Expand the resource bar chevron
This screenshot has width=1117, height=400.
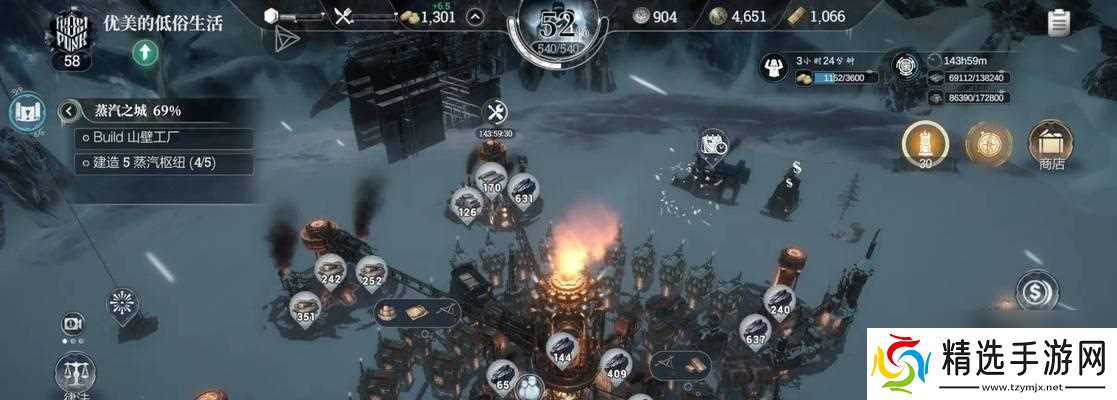coord(477,16)
